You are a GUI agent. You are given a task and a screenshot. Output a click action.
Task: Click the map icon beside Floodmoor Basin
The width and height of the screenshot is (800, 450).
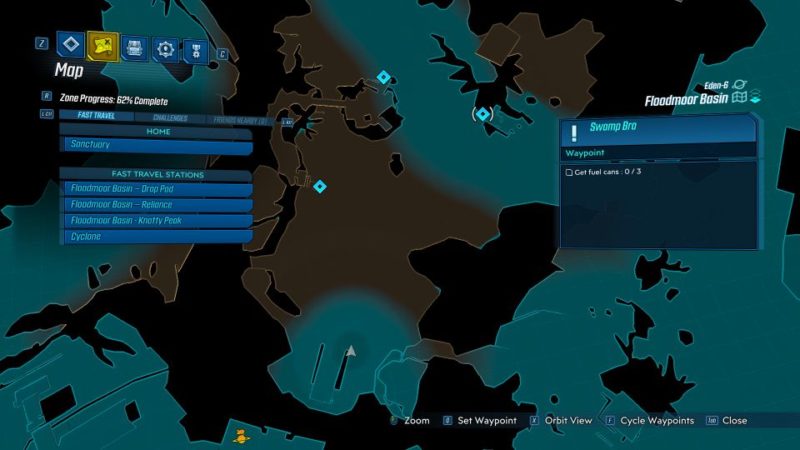coord(739,99)
